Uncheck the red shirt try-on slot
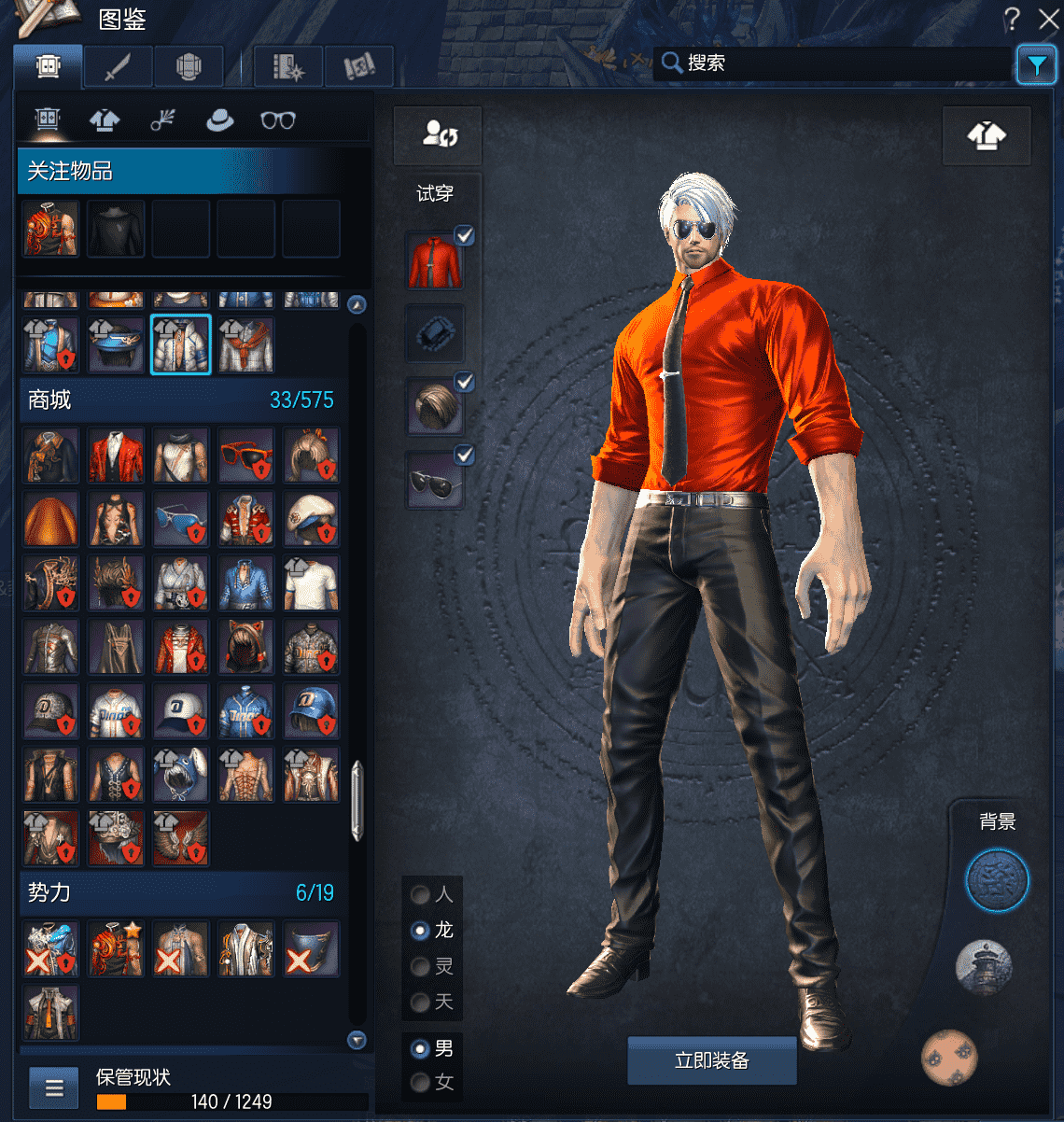The image size is (1064, 1122). click(x=464, y=235)
